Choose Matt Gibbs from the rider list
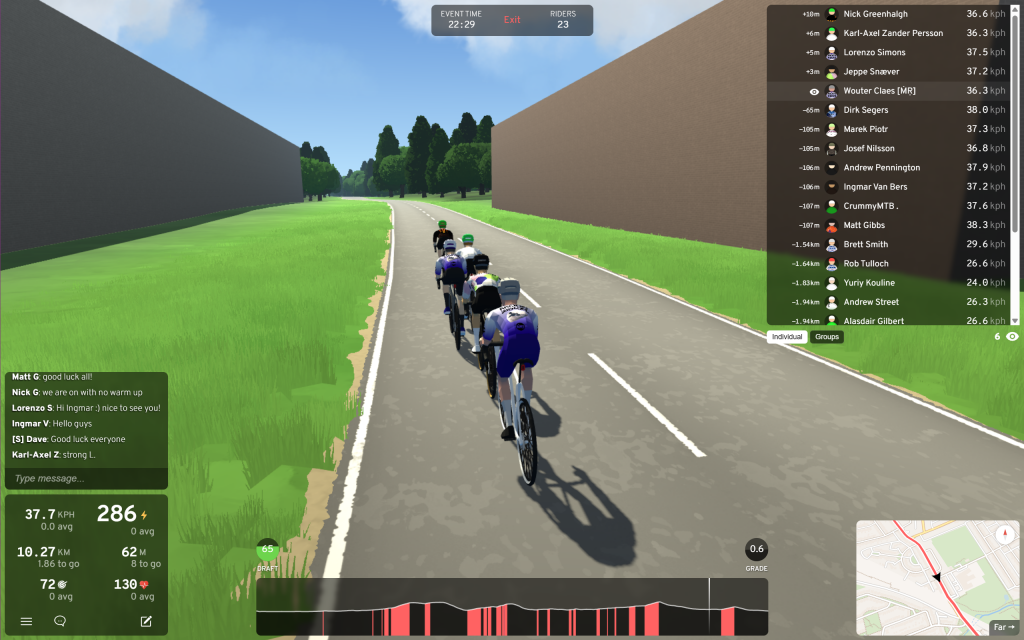Viewport: 1024px width, 640px height. tap(864, 225)
